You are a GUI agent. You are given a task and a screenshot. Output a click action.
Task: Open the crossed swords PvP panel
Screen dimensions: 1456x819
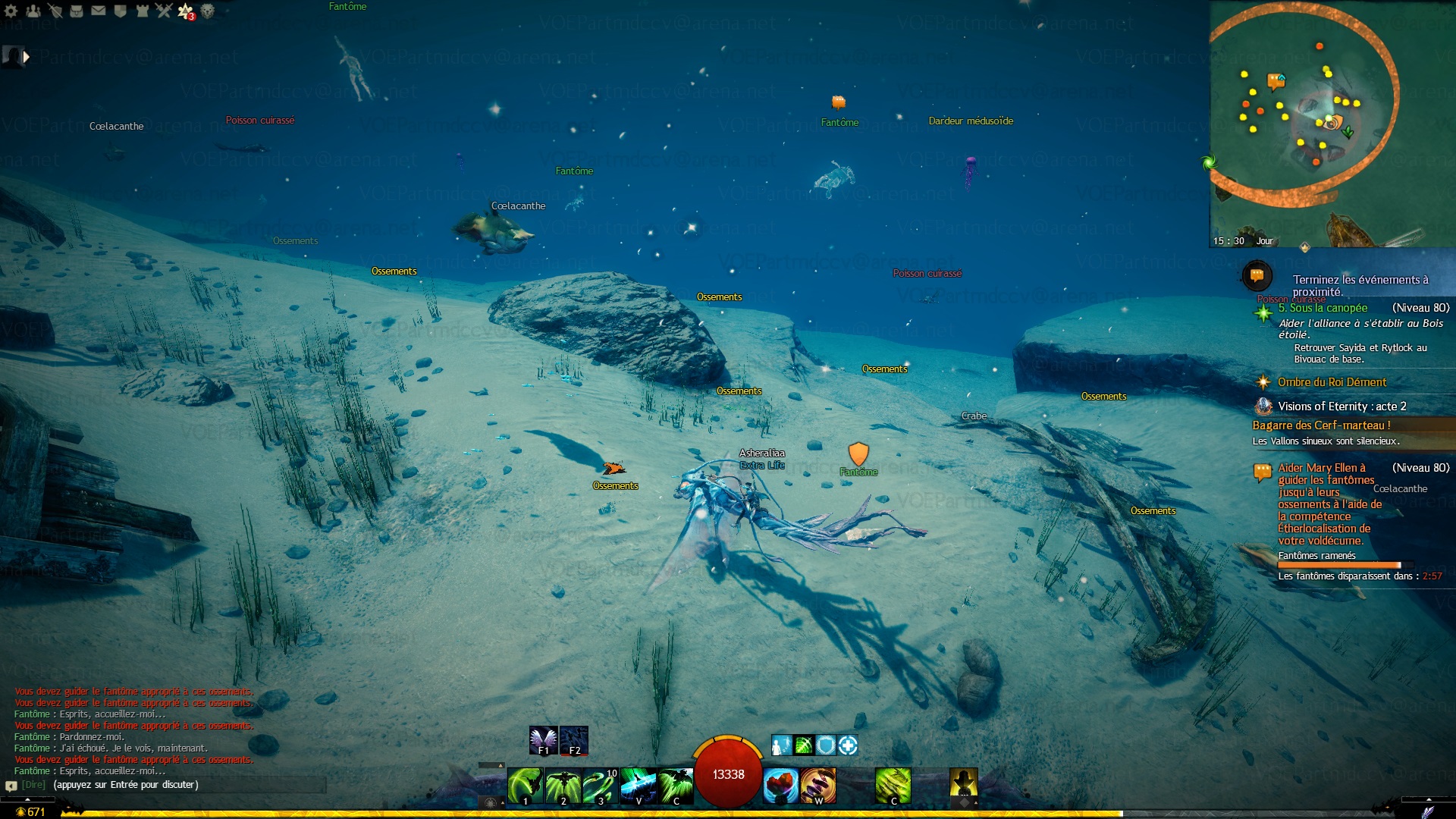click(164, 11)
